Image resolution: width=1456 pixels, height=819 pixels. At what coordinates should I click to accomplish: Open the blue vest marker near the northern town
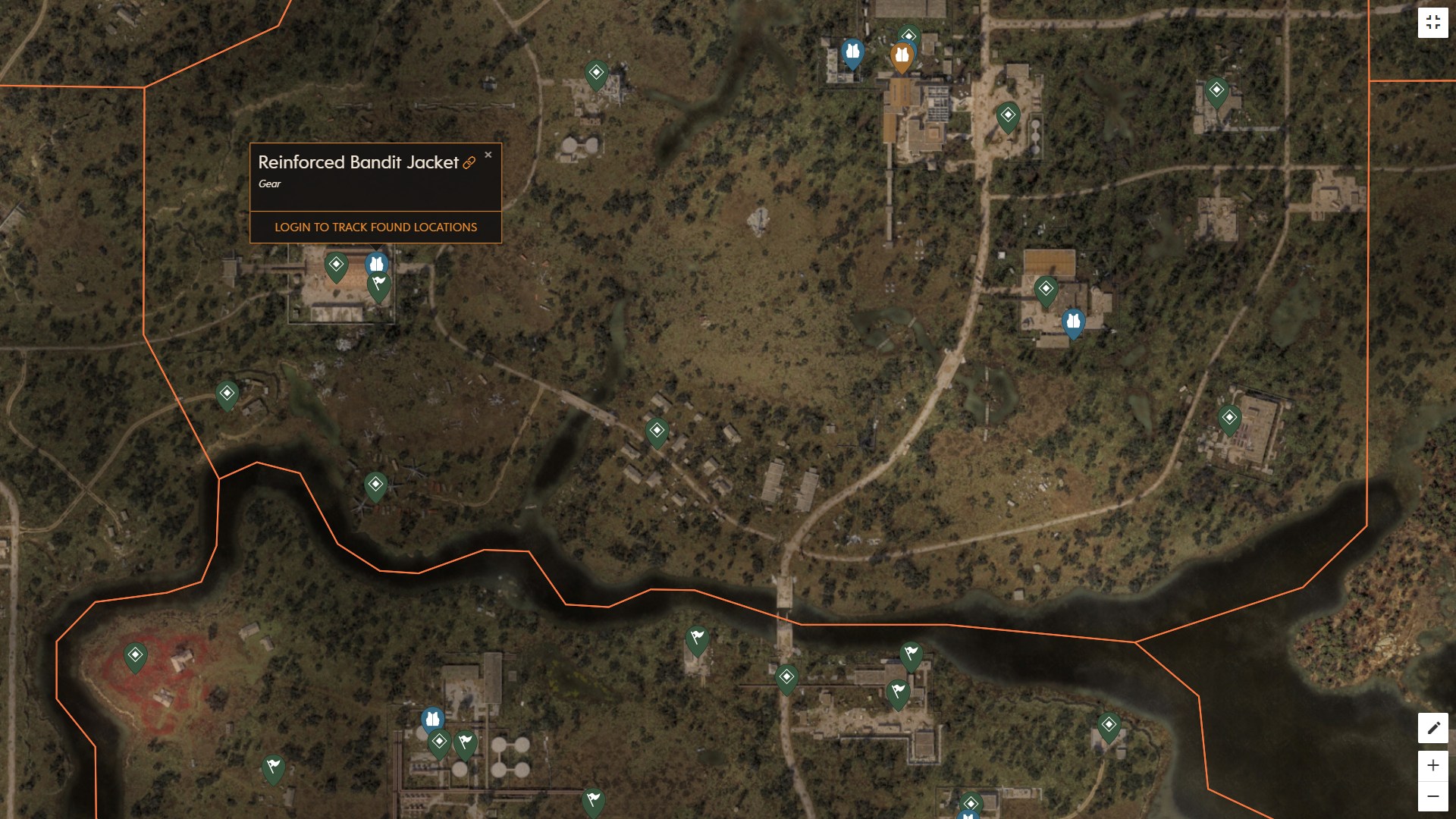[x=854, y=51]
